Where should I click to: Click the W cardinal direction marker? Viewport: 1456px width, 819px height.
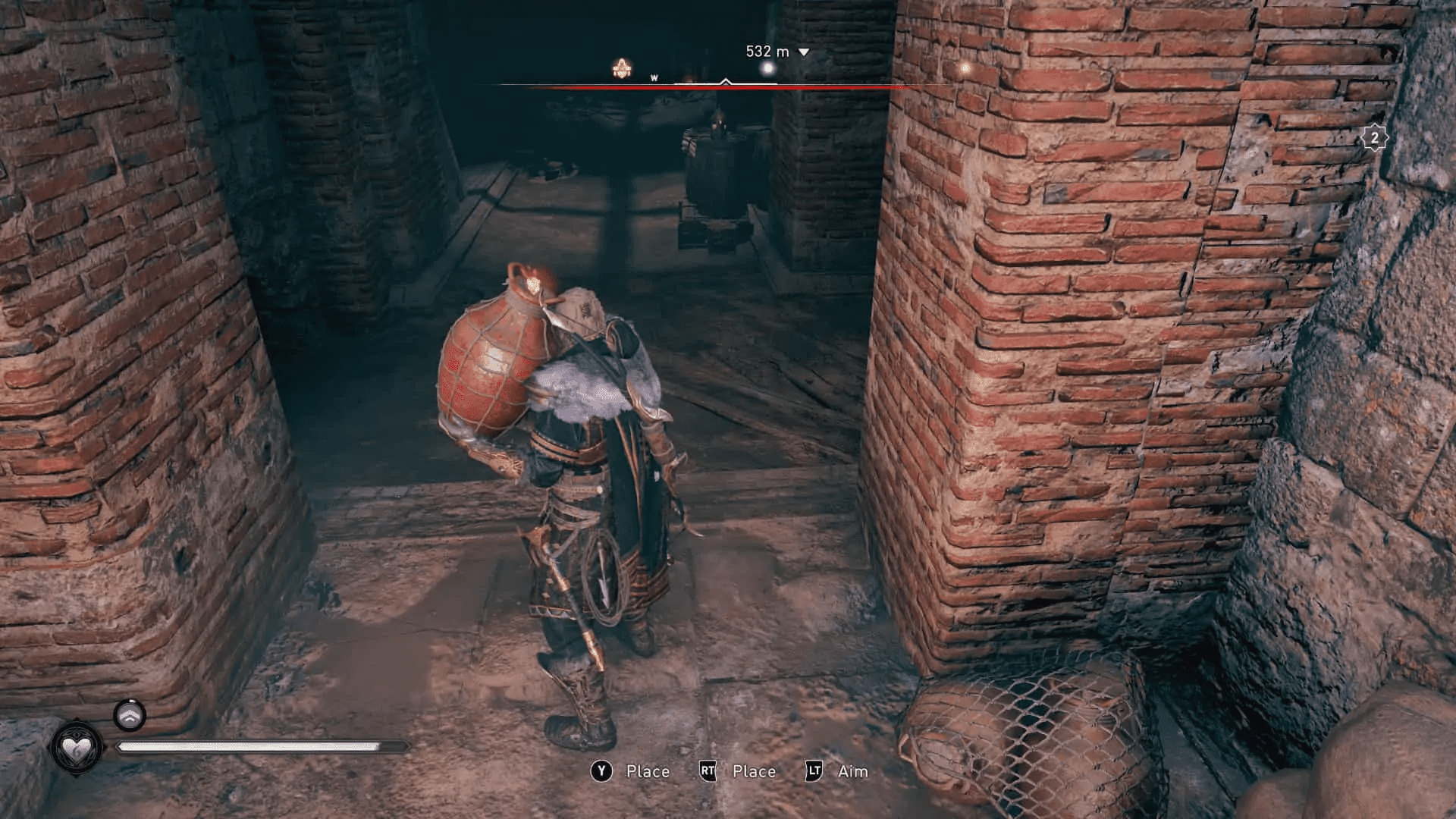[654, 77]
